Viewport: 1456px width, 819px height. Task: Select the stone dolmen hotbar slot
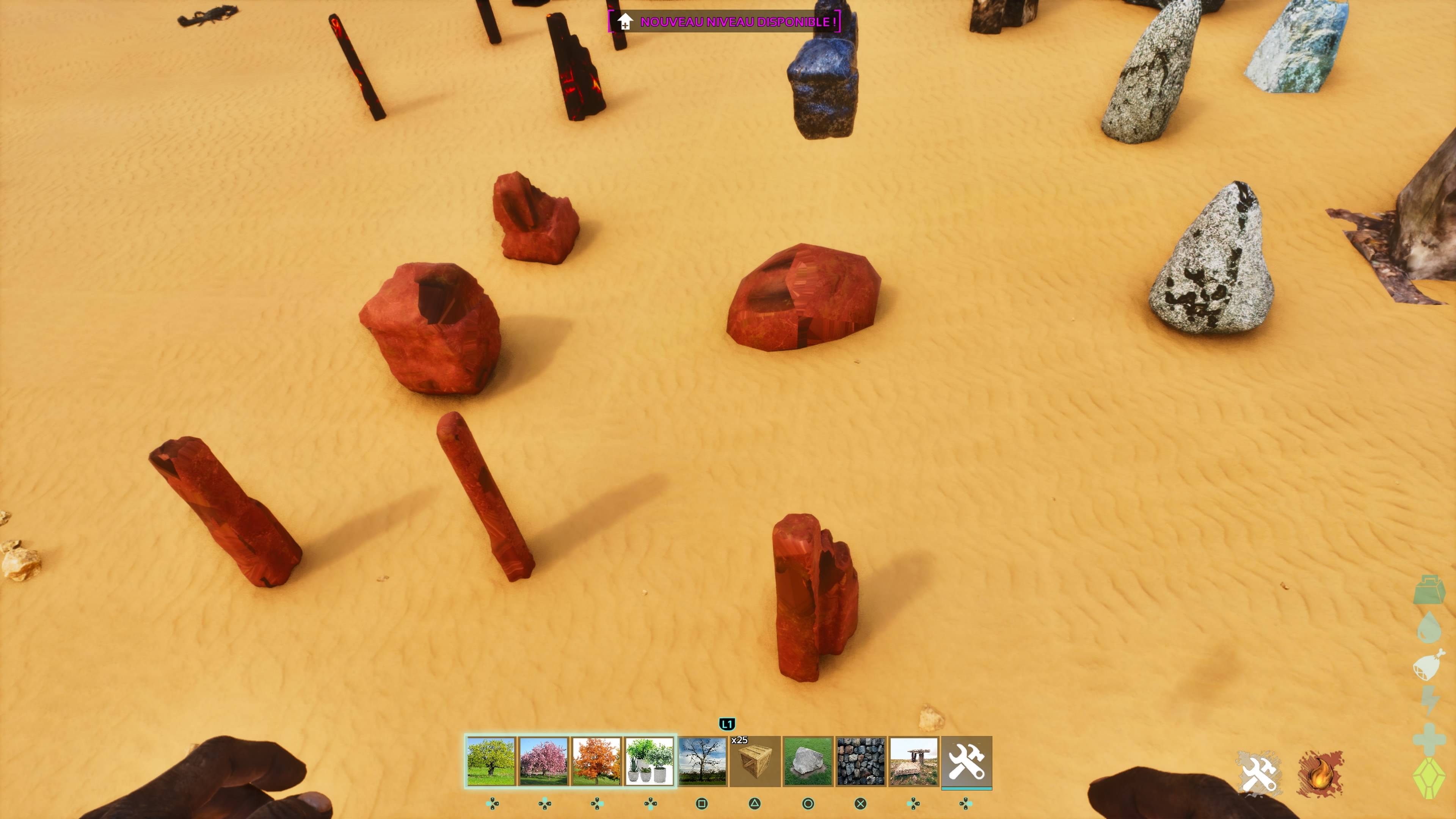[913, 761]
